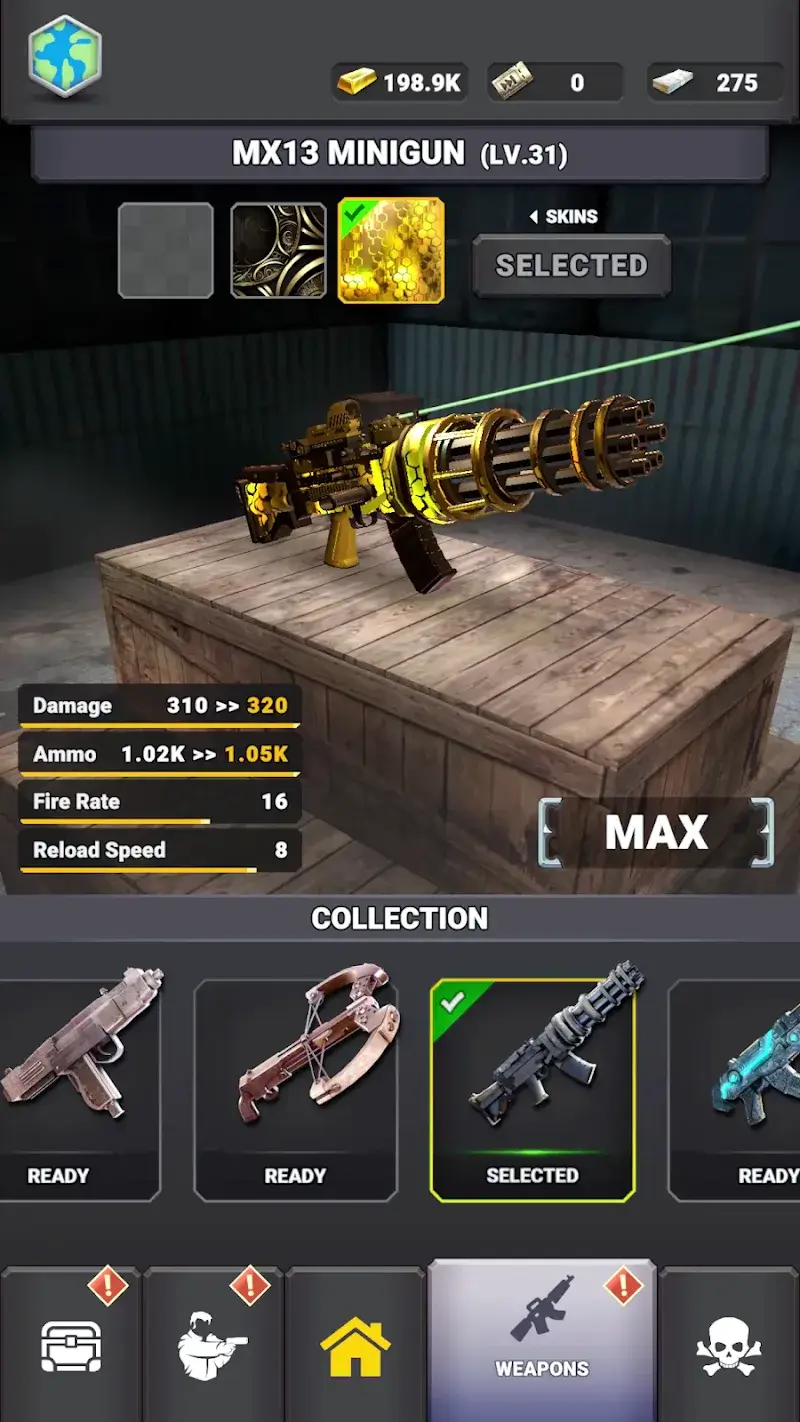This screenshot has height=1422, width=800.
Task: Select the minigun card marked SELECTED
Action: click(x=532, y=1089)
